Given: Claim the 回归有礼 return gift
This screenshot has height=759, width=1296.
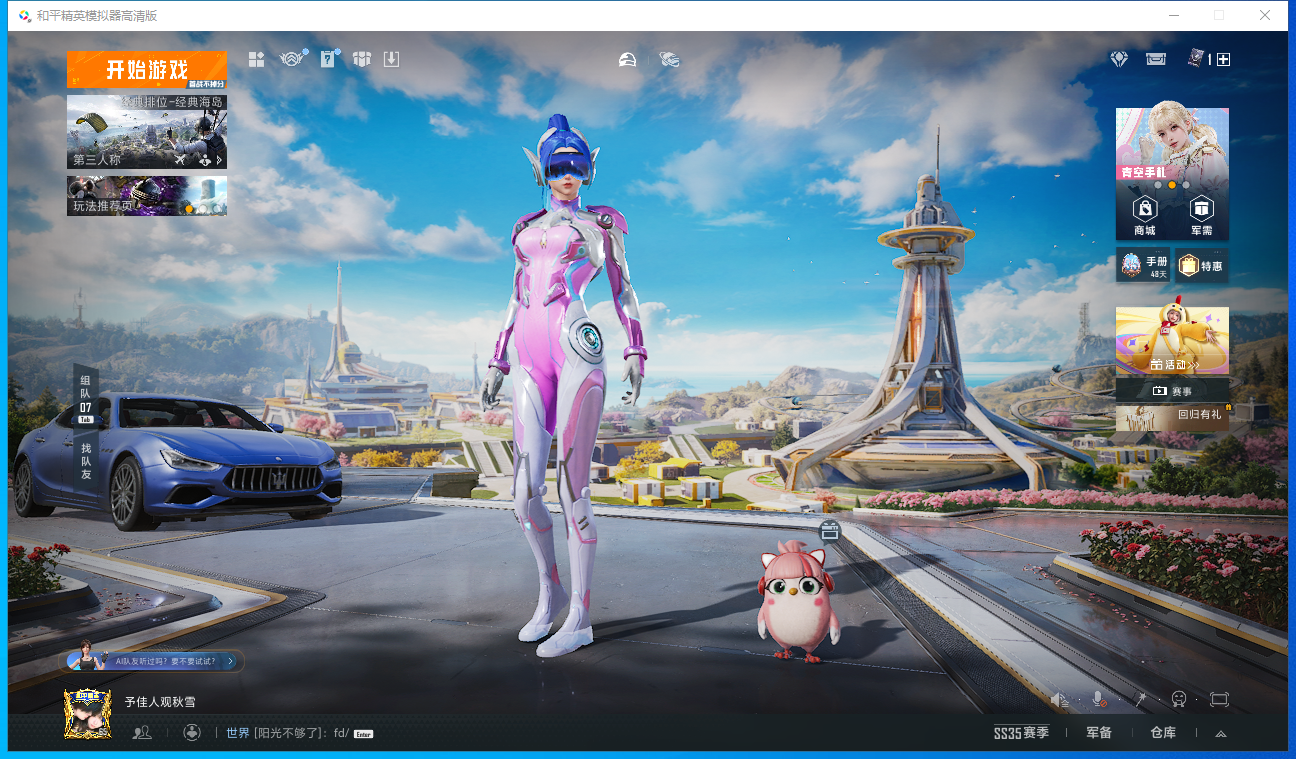Looking at the screenshot, I should point(1172,417).
